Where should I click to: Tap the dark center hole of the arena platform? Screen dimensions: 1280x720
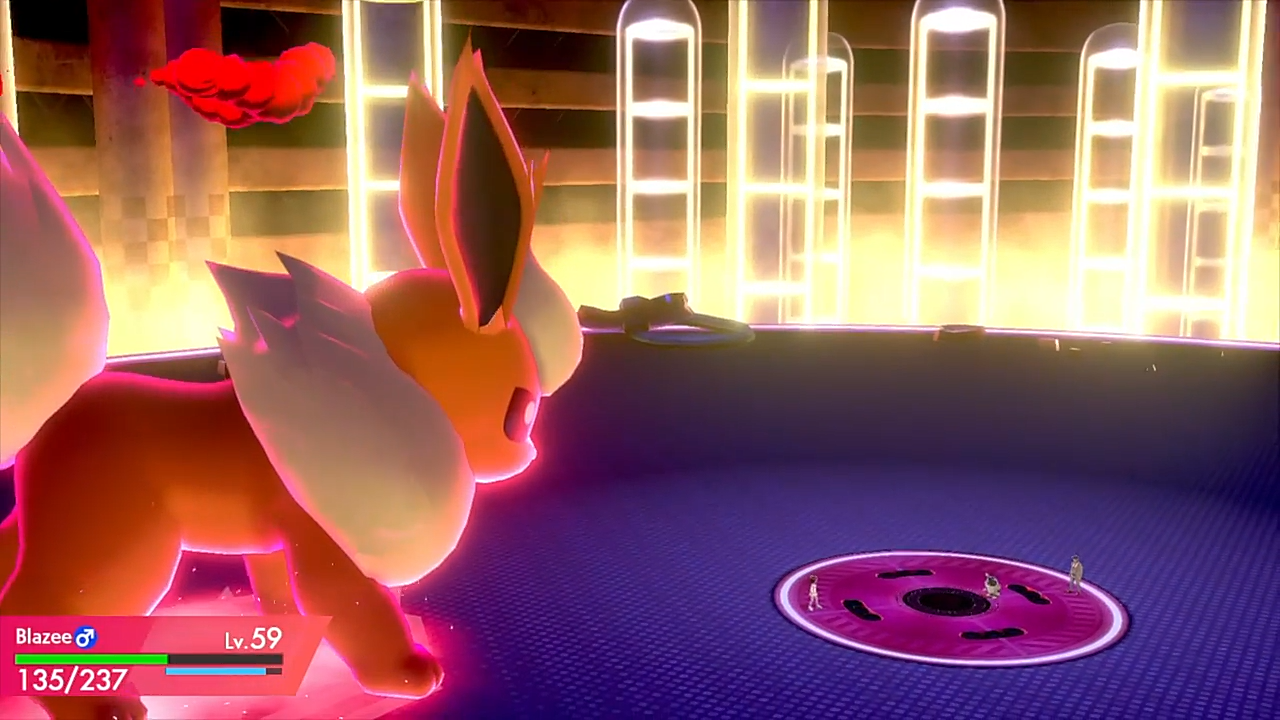coord(944,601)
